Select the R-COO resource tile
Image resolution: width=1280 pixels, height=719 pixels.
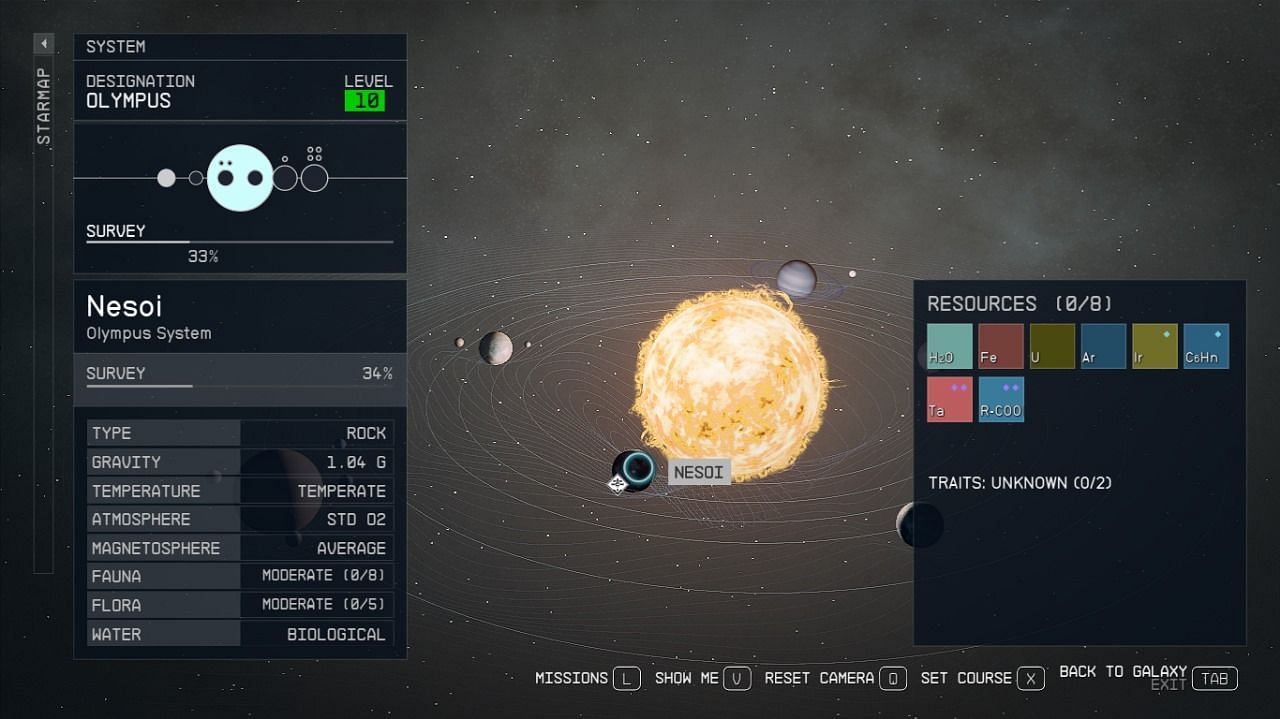click(1001, 399)
